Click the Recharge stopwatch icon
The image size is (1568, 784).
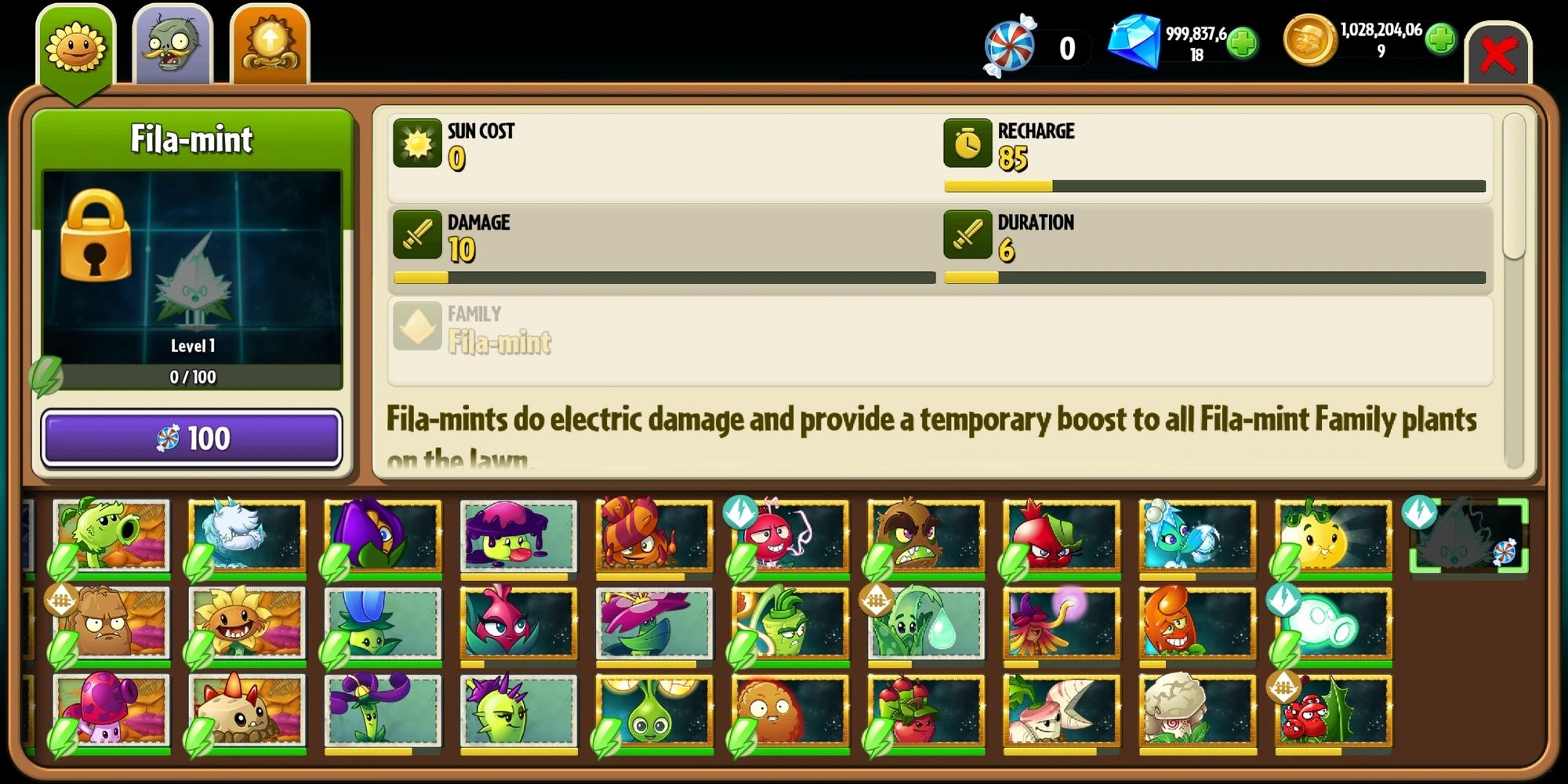tap(967, 145)
